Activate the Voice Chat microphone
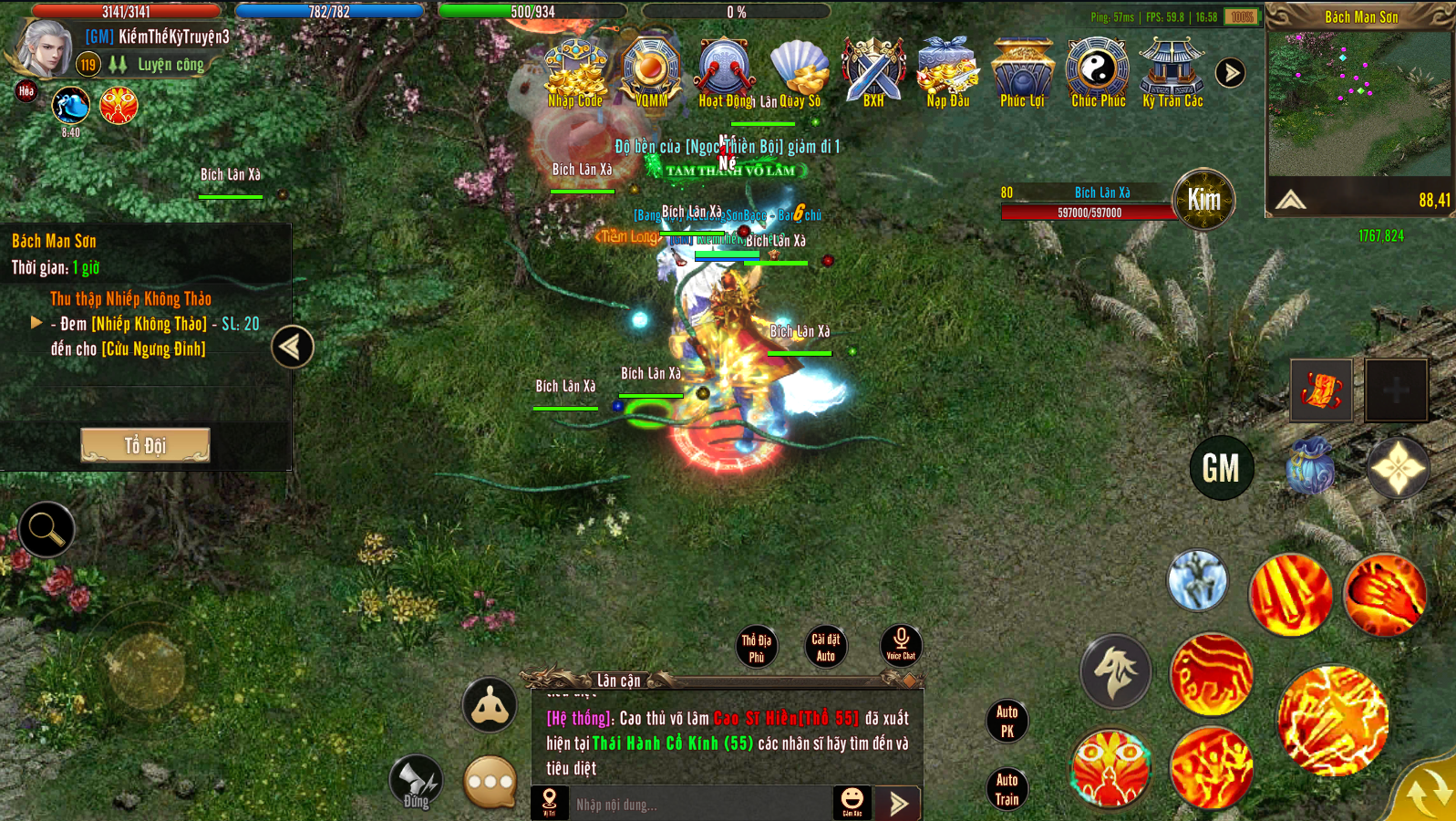This screenshot has height=821, width=1456. pos(901,644)
